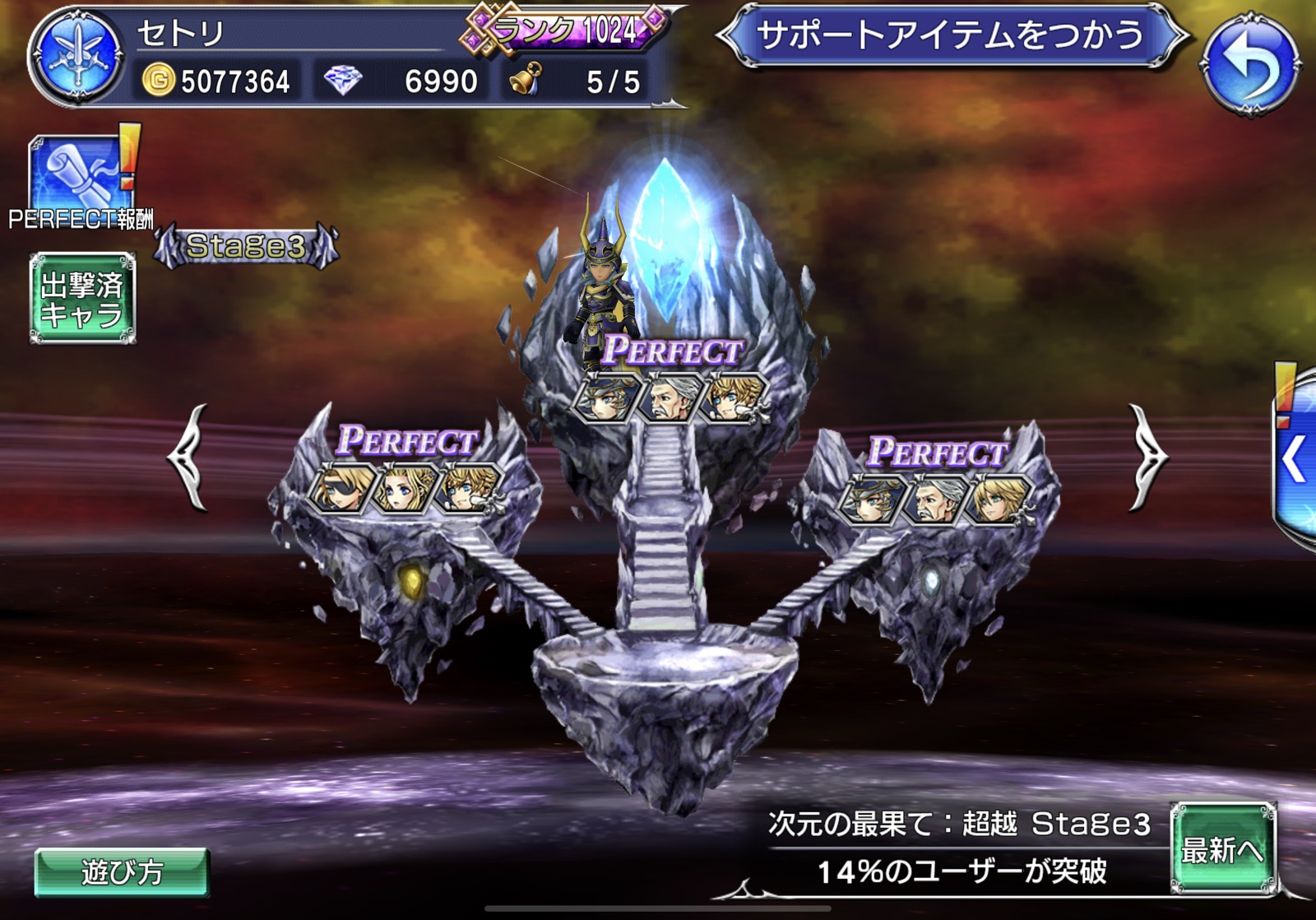Tap the gem currency diamond icon
The image size is (1316, 920).
point(343,81)
